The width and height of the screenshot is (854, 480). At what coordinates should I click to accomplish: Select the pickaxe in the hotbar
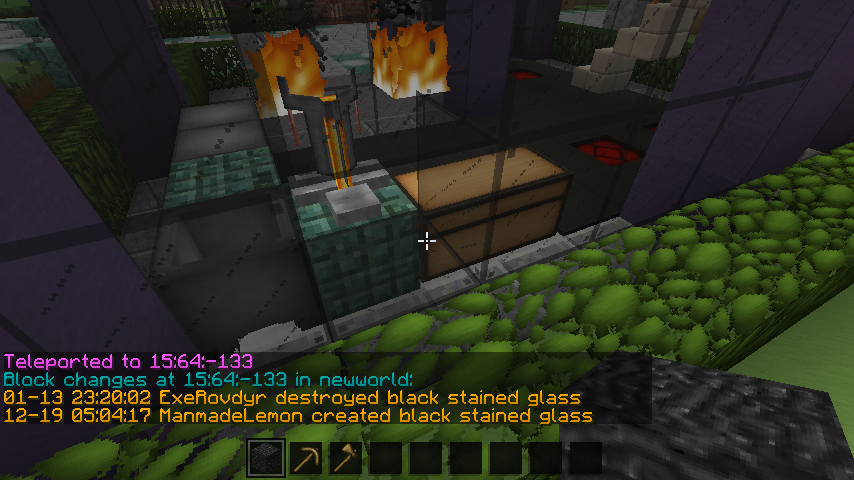pyautogui.click(x=306, y=459)
